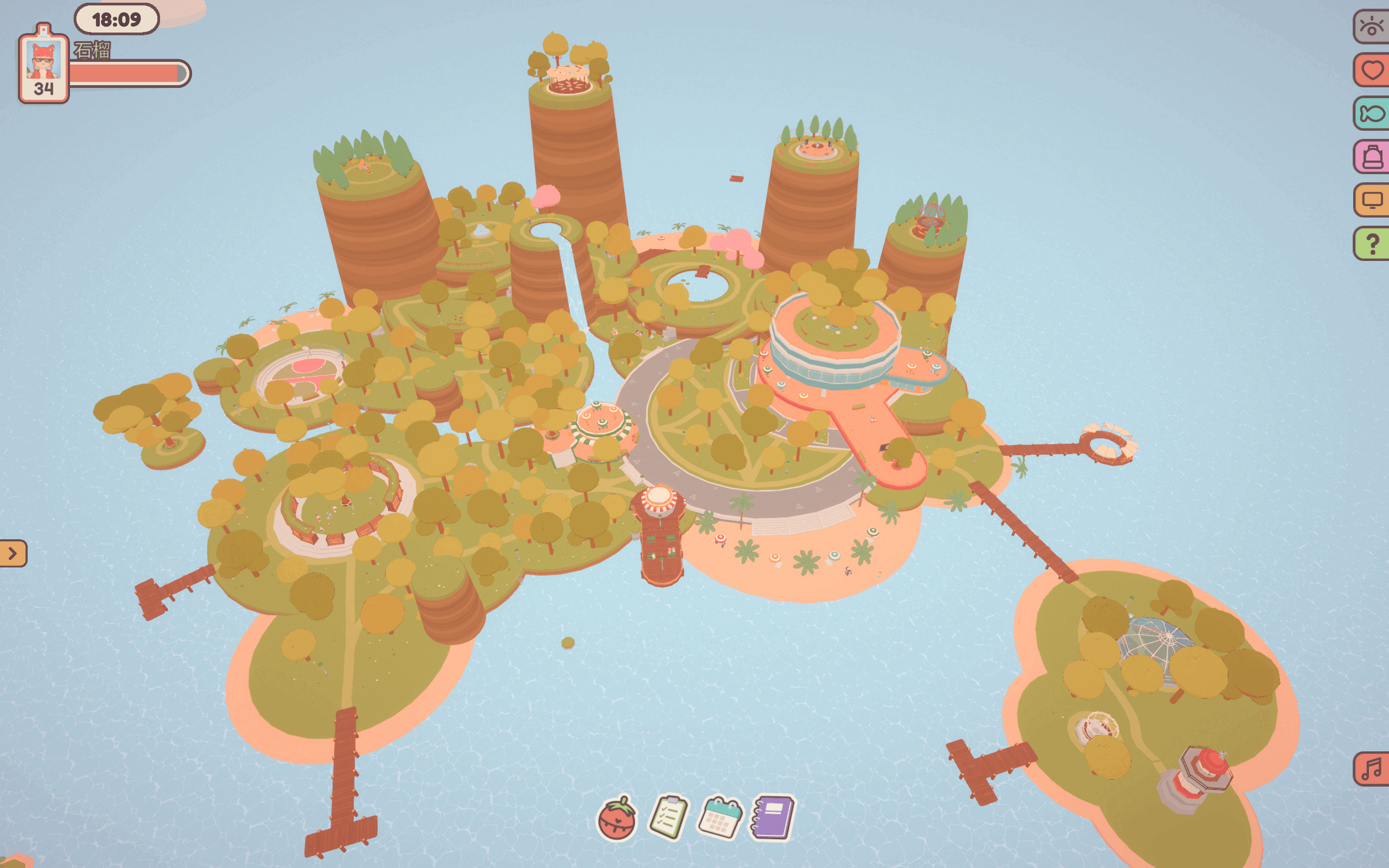Viewport: 1389px width, 868px height.
Task: Open the pink backpack inventory
Action: [x=1372, y=156]
